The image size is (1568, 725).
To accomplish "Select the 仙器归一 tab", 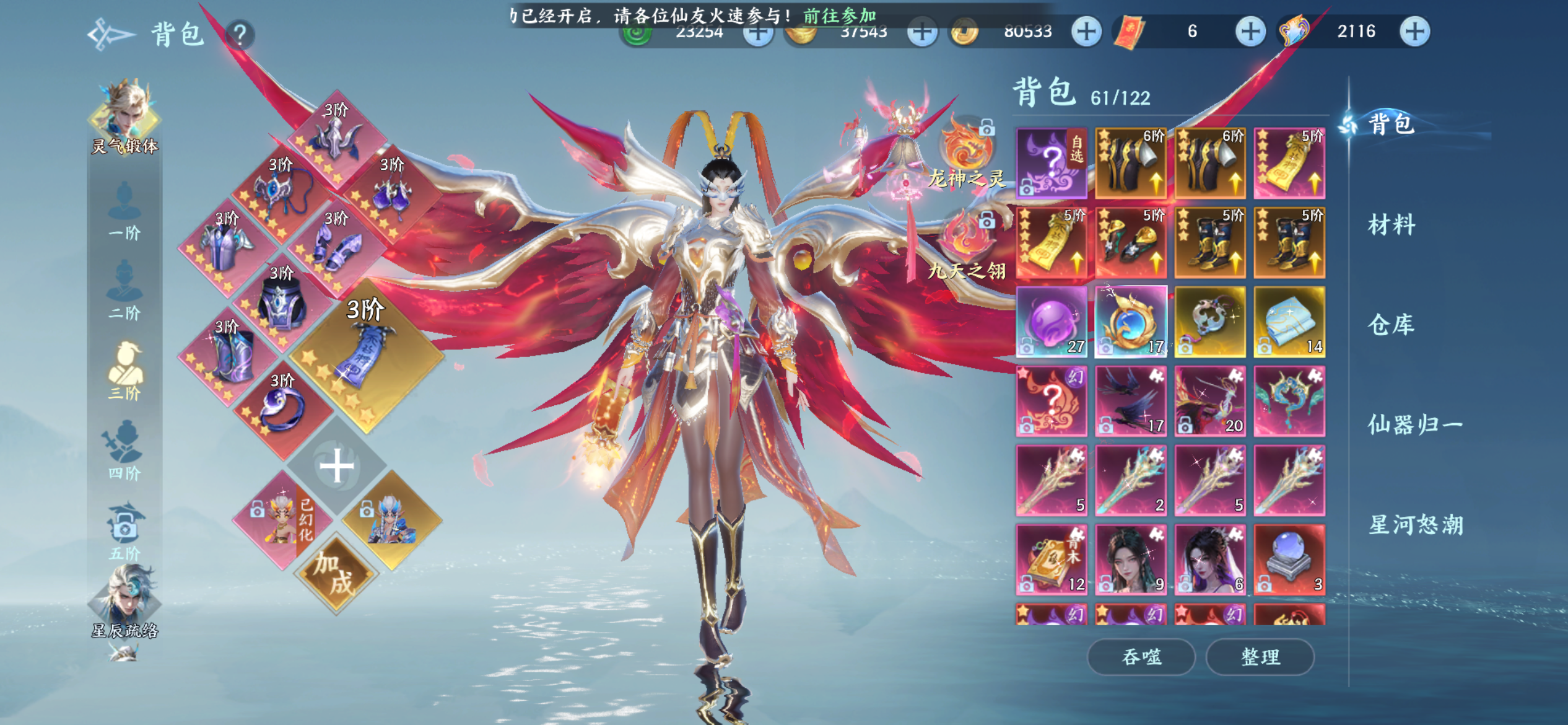I will [x=1414, y=425].
